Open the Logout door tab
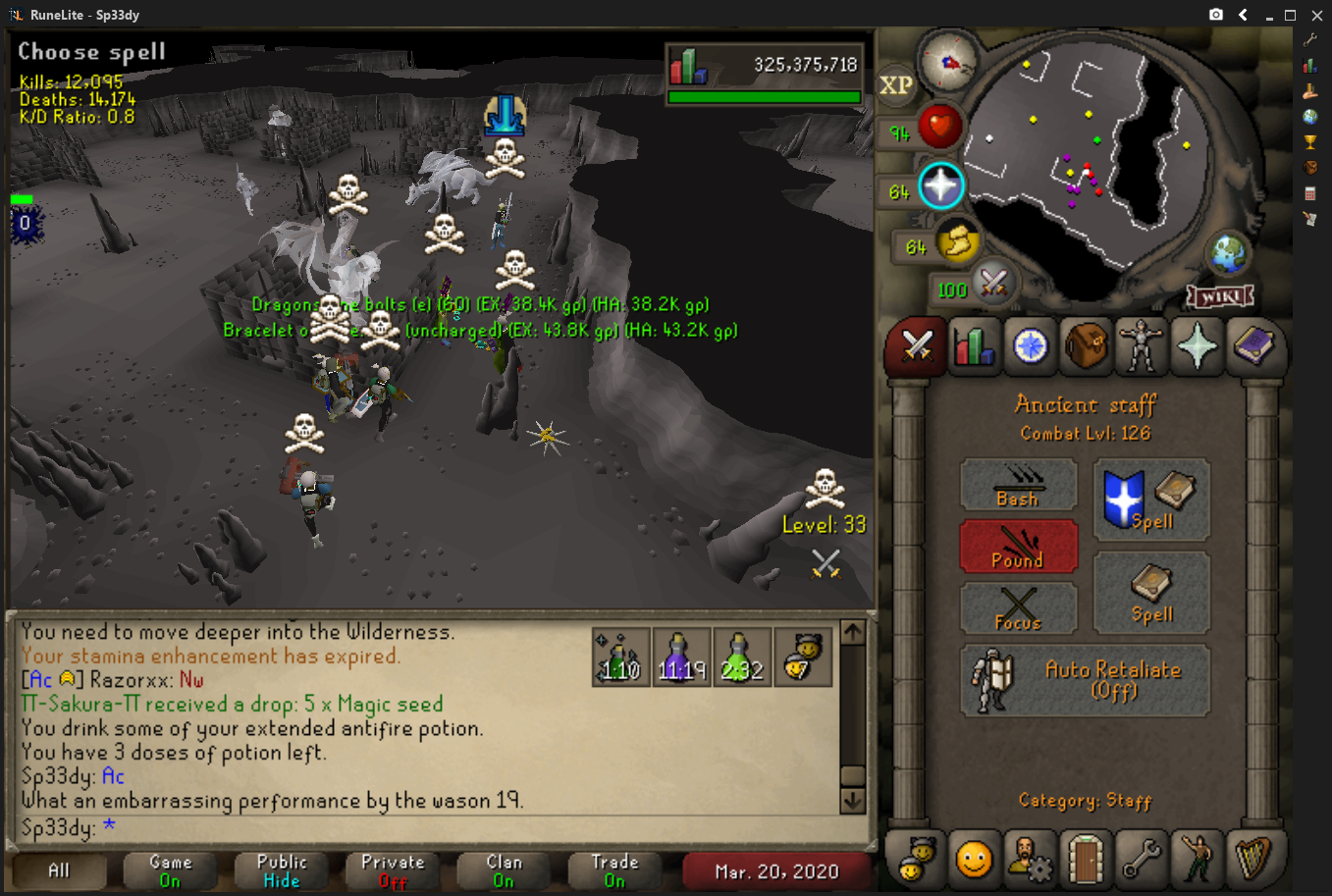1332x896 pixels. 1086,860
